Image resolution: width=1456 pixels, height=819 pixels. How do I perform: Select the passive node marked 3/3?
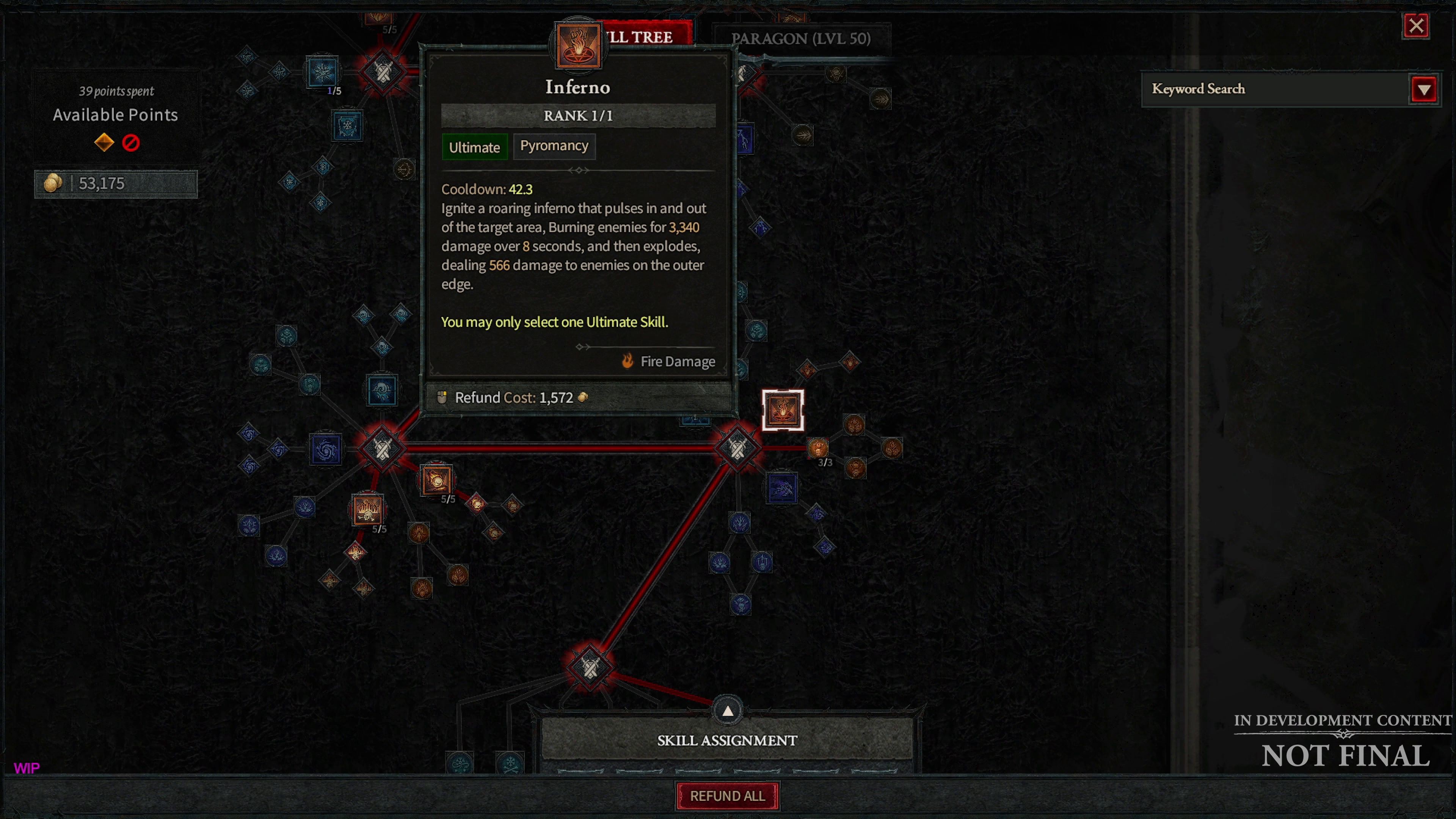818,448
